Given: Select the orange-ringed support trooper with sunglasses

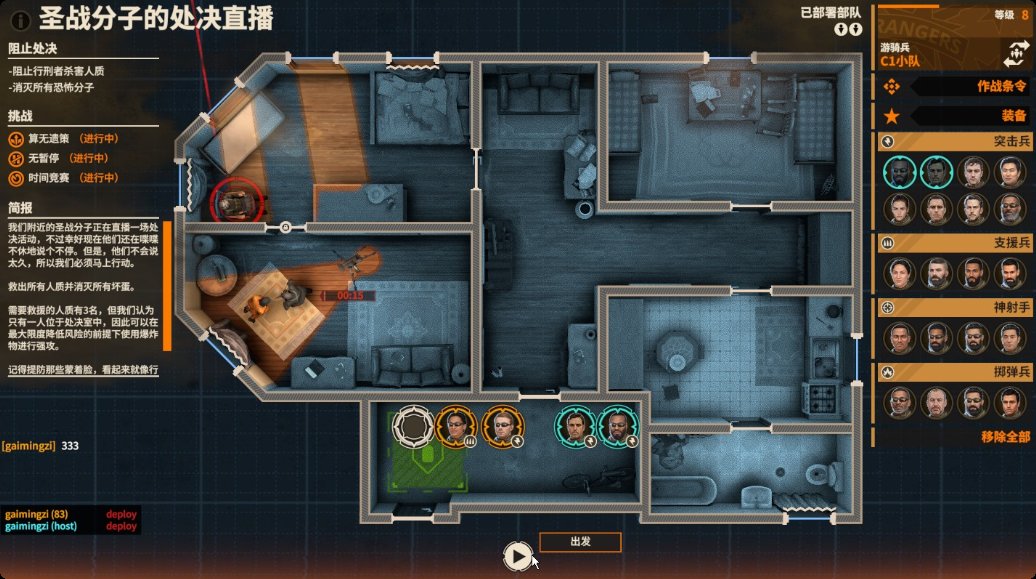Looking at the screenshot, I should click(x=455, y=427).
